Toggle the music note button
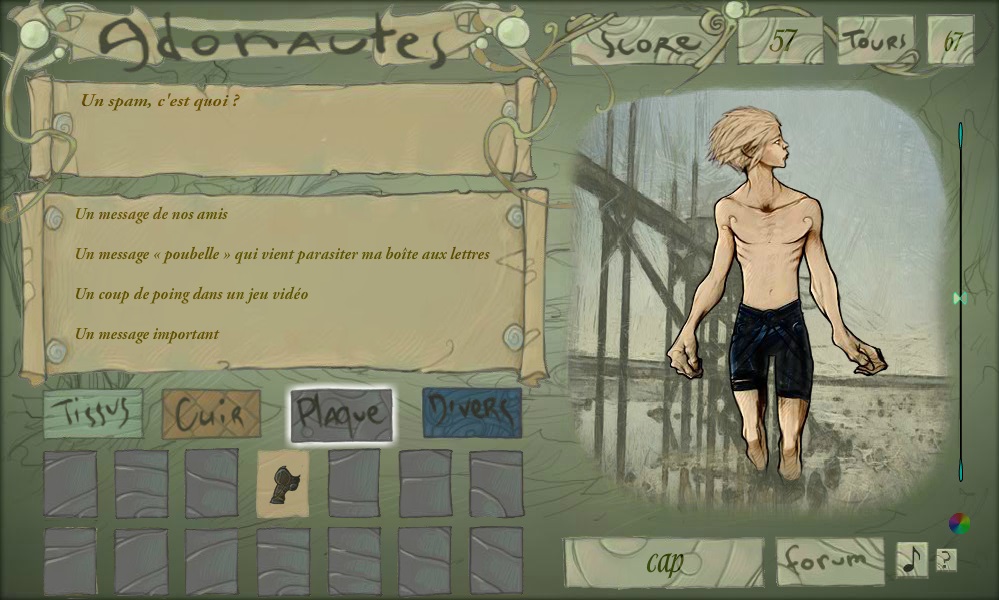 click(911, 560)
